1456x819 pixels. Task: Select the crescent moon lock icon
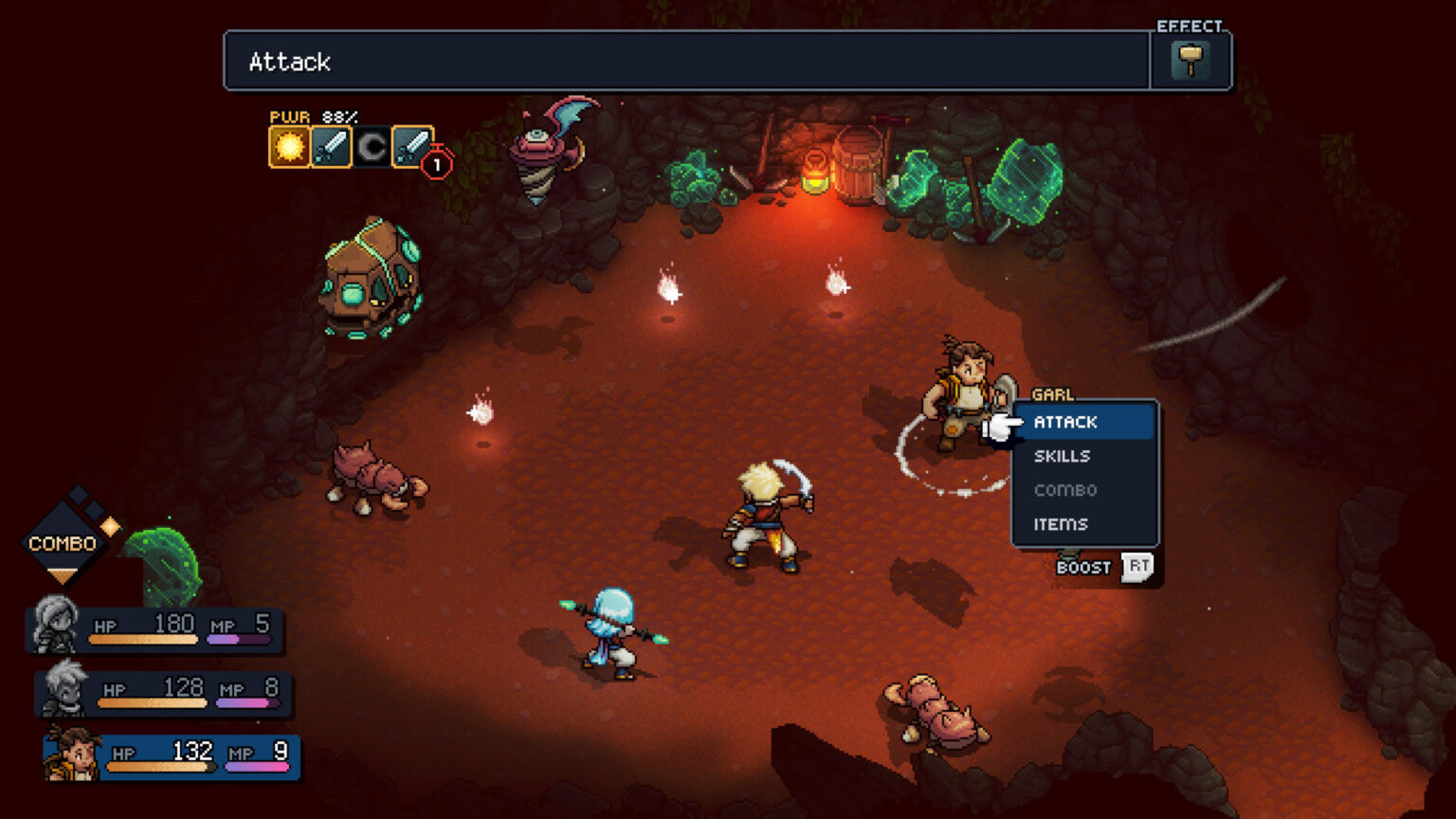372,147
